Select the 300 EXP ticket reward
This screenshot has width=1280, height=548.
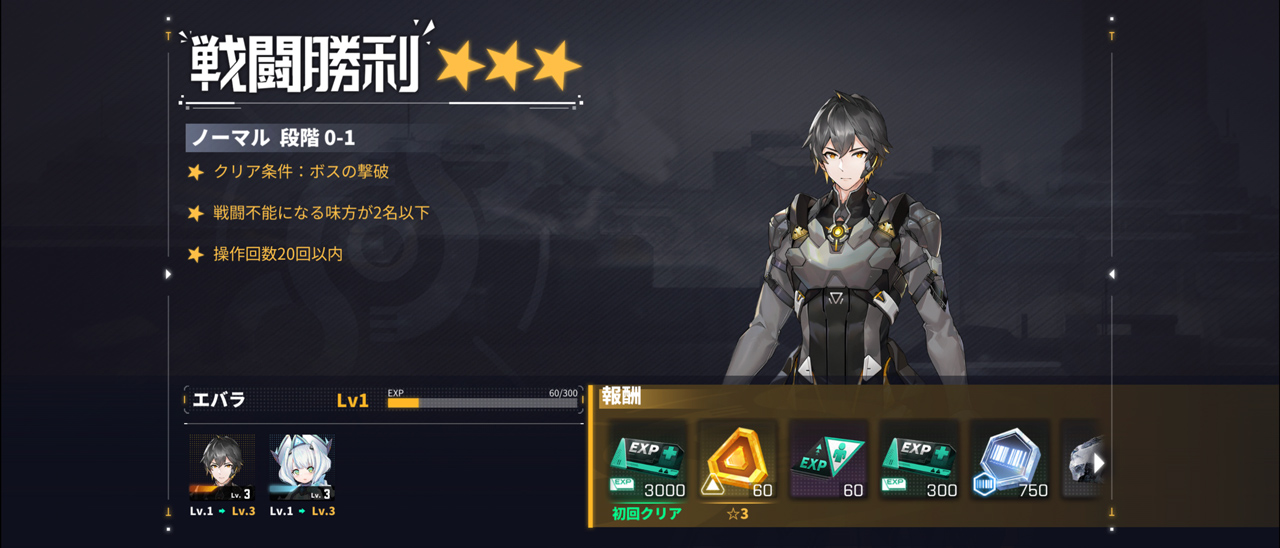918,460
